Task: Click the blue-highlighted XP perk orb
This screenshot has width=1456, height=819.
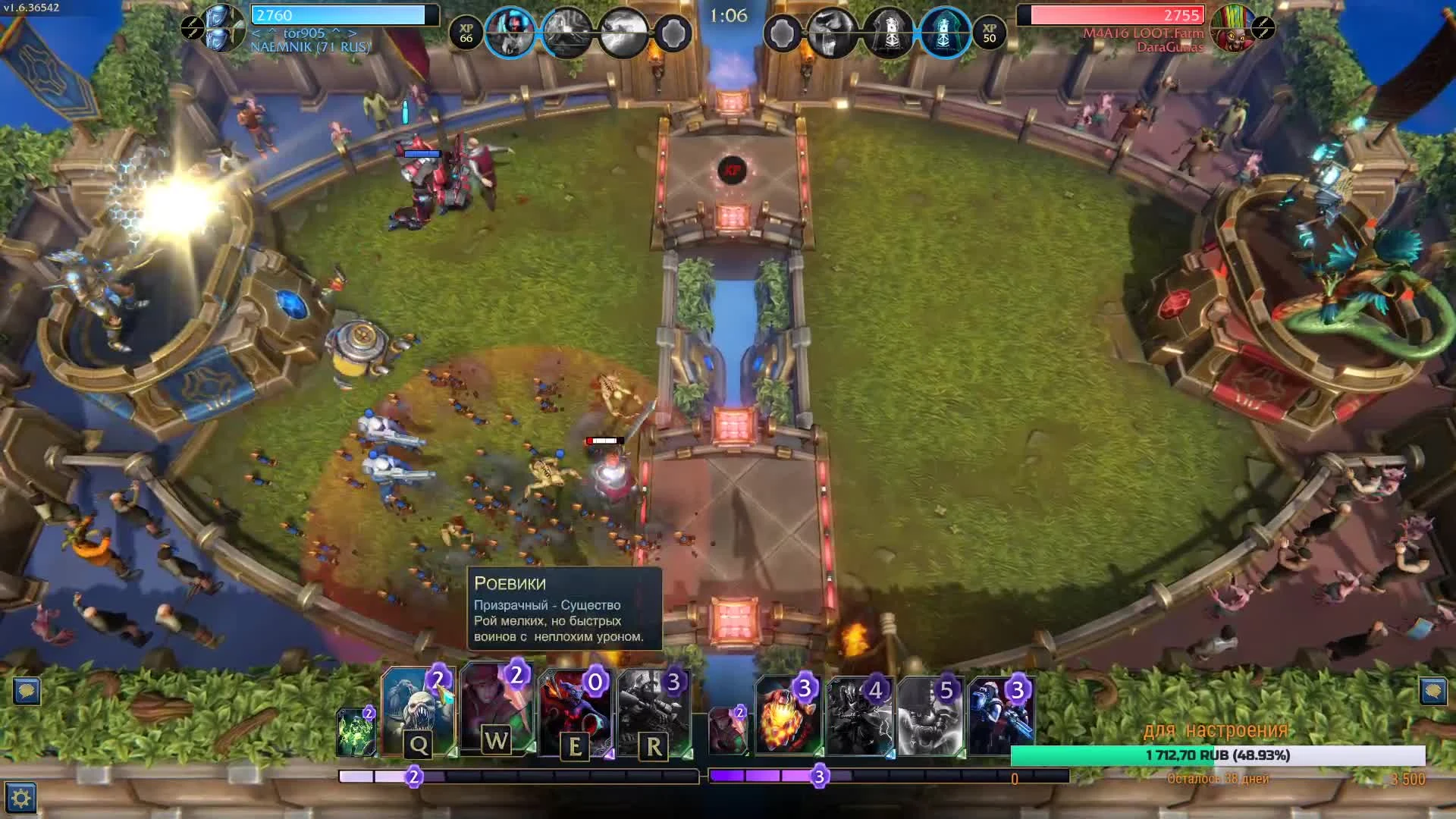Action: (x=512, y=32)
